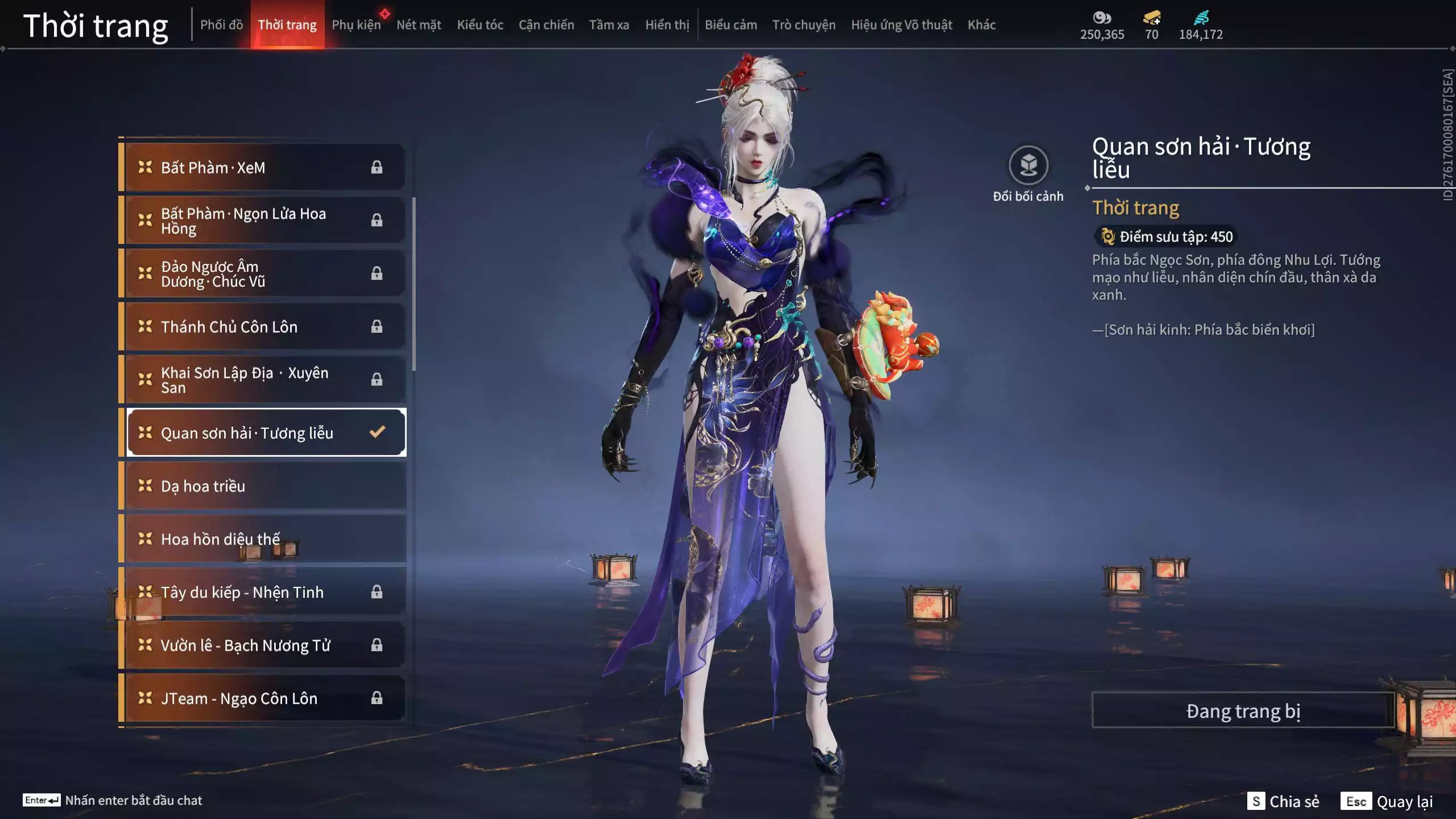
Task: Switch to the Phối đồ tab
Action: (221, 25)
